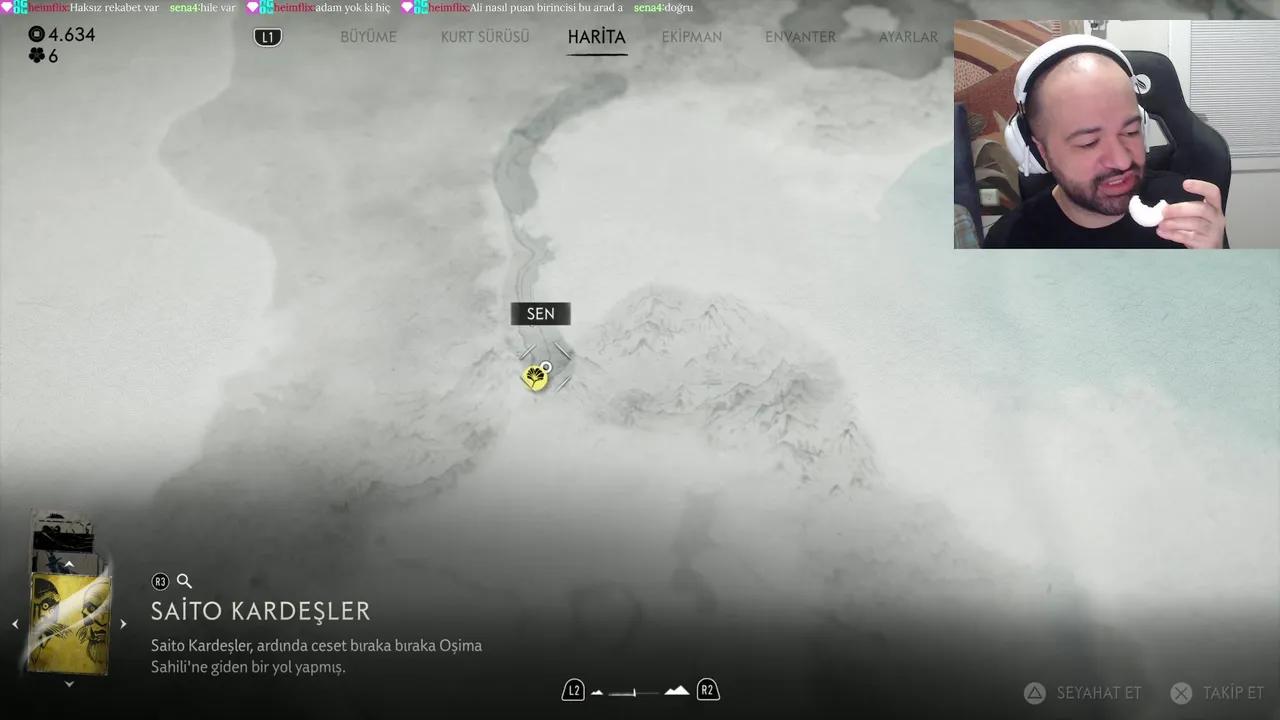This screenshot has height=720, width=1280.
Task: Click the gold quest marker on the map
Action: point(537,376)
